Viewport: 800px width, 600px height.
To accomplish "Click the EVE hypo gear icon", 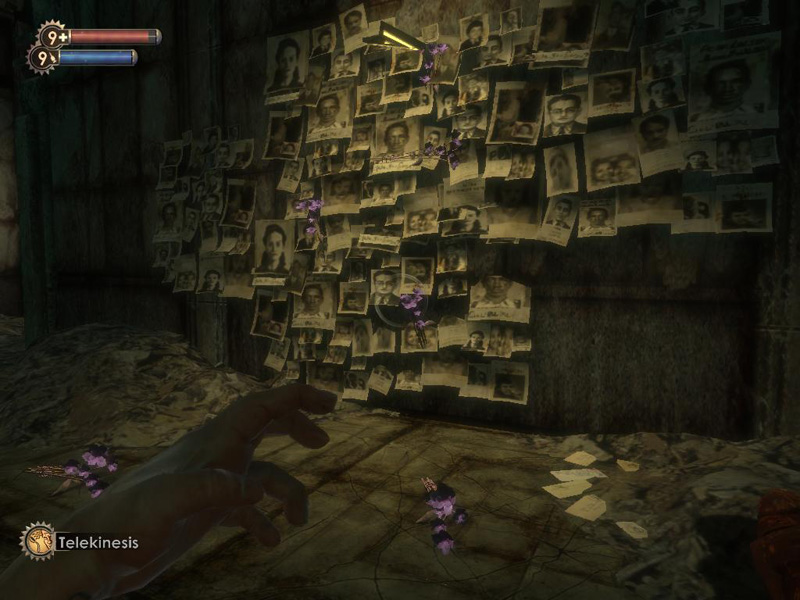I will (x=43, y=59).
